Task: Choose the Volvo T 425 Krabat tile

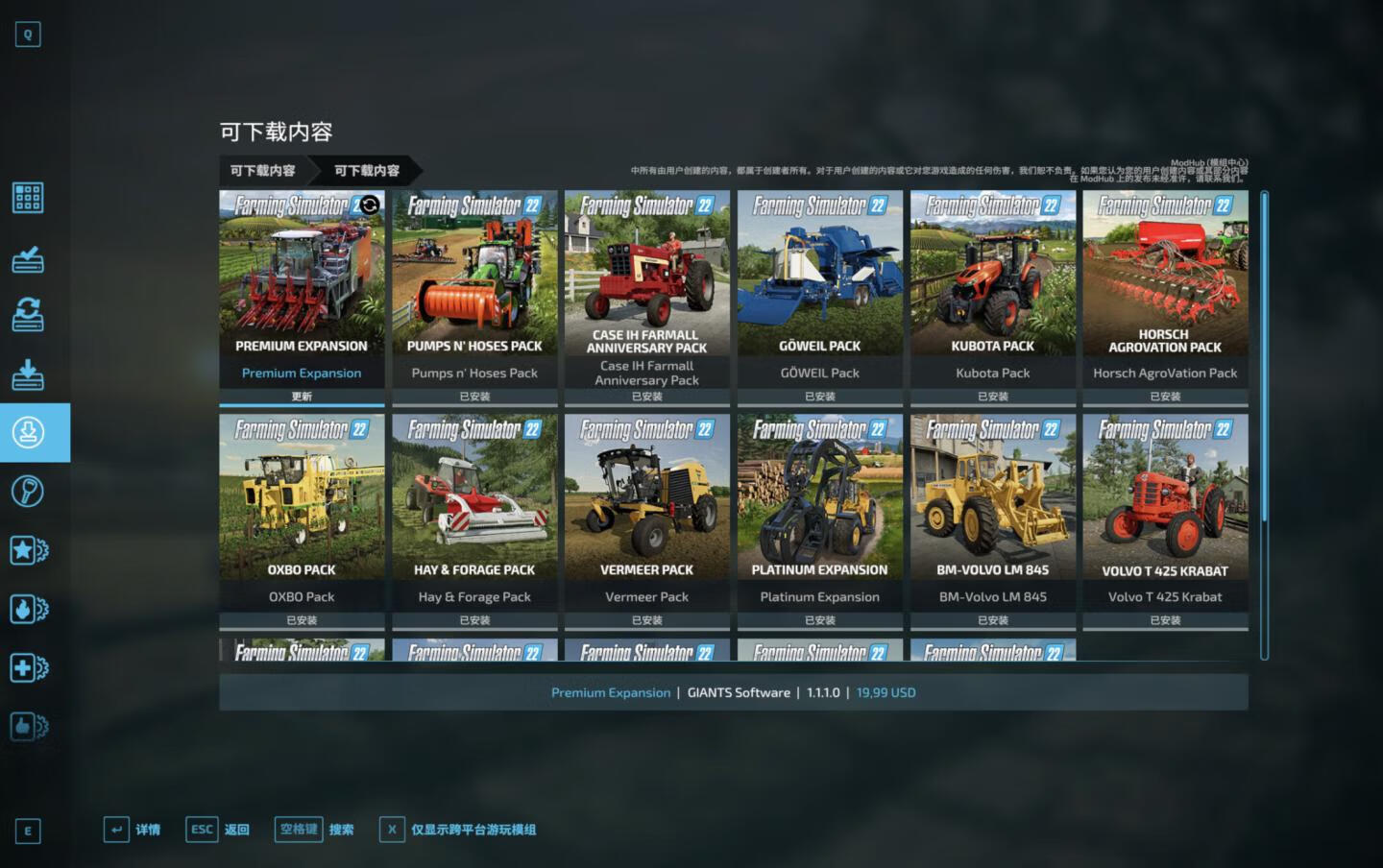Action: [x=1165, y=512]
